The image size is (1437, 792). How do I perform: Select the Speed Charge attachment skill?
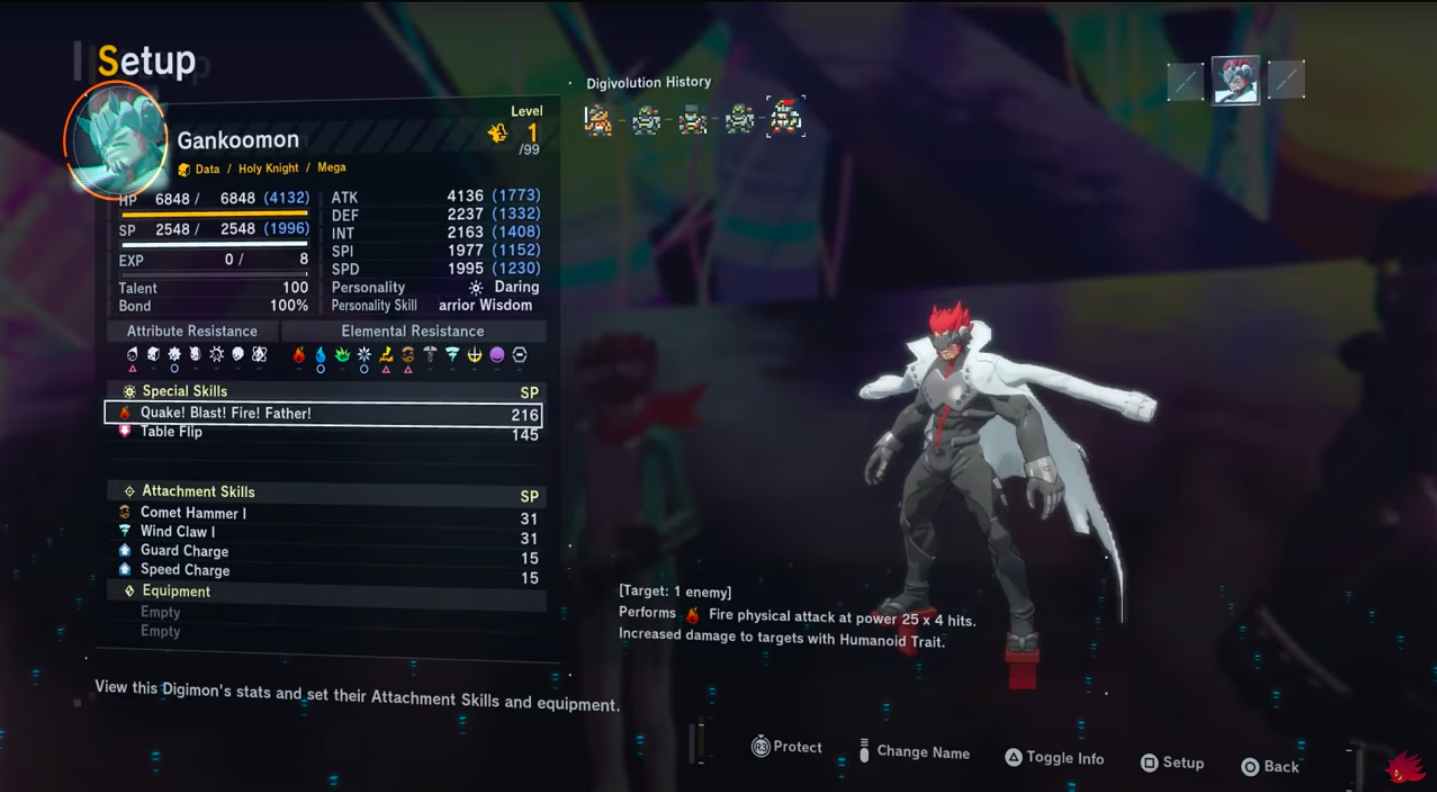[x=185, y=570]
